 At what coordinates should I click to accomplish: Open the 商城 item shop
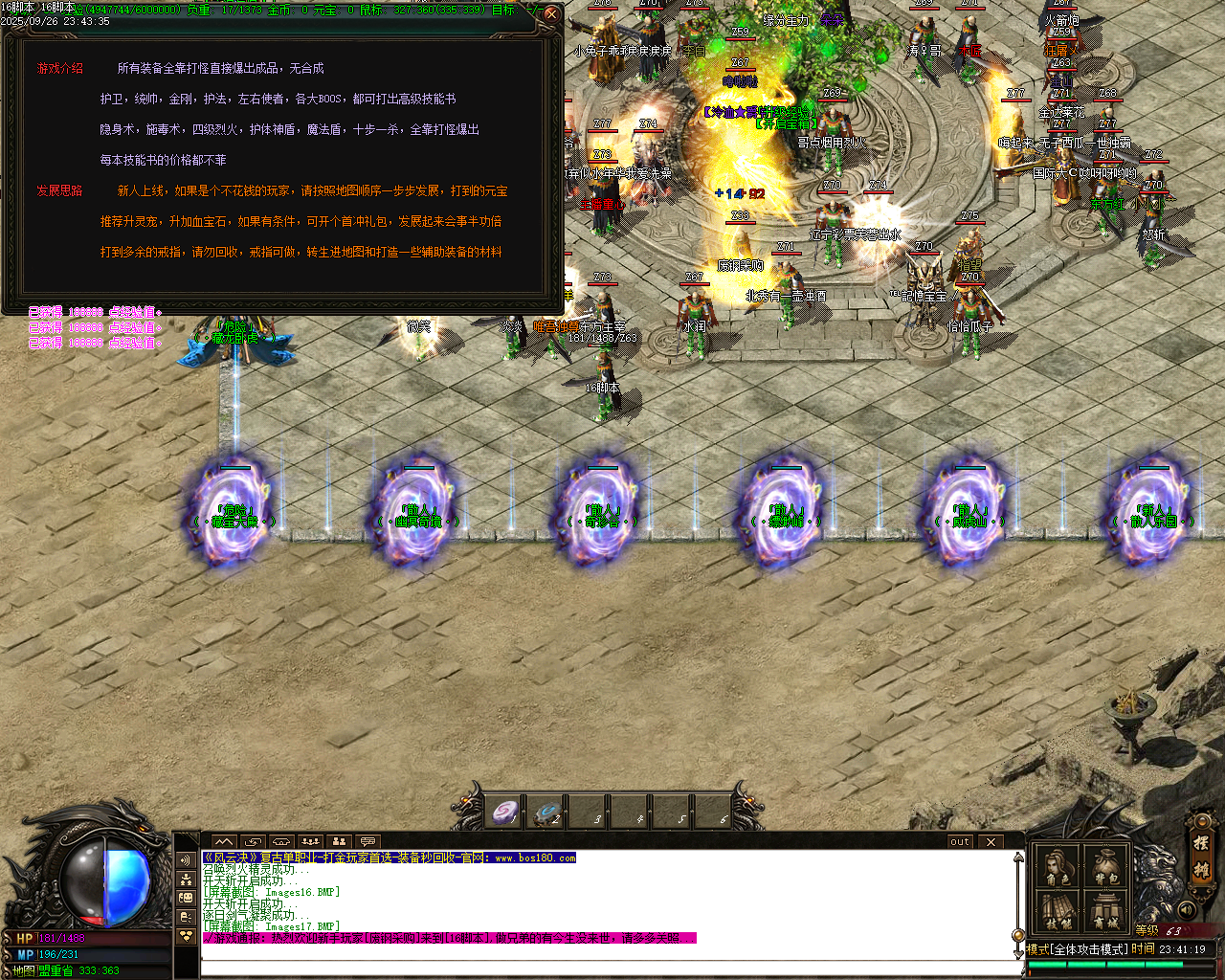coord(1104,911)
